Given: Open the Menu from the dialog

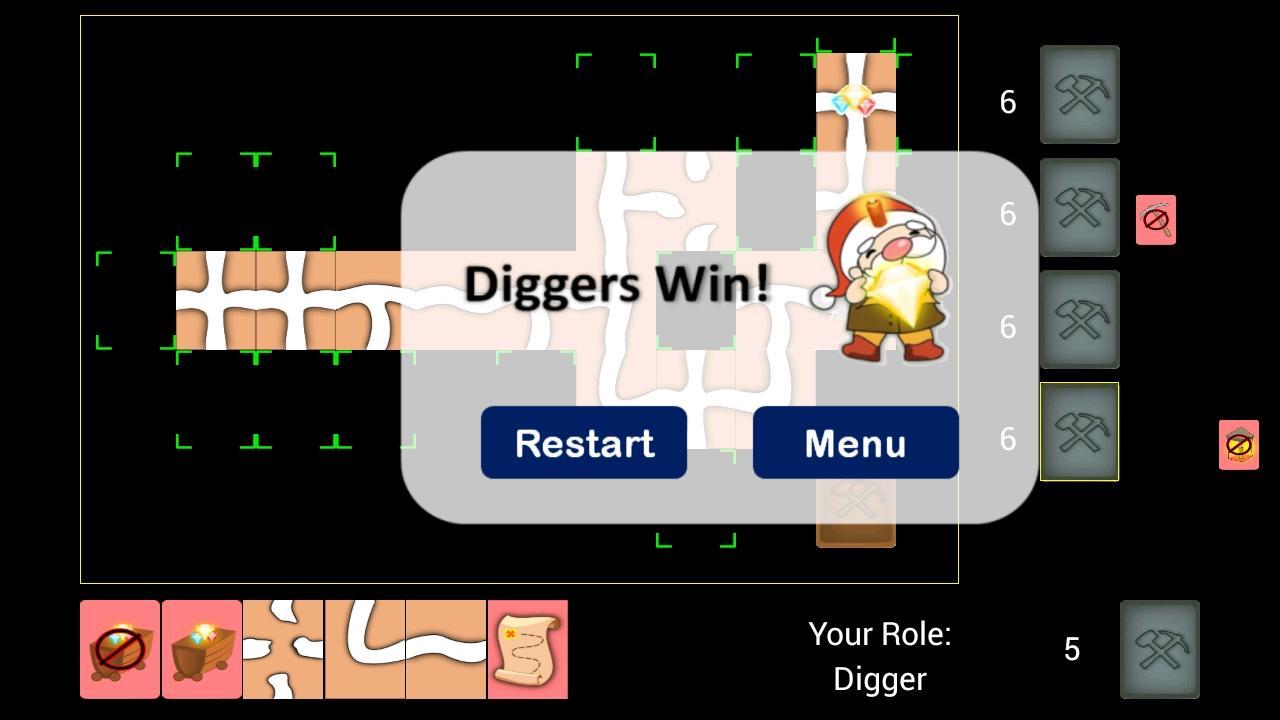Looking at the screenshot, I should pyautogui.click(x=855, y=442).
